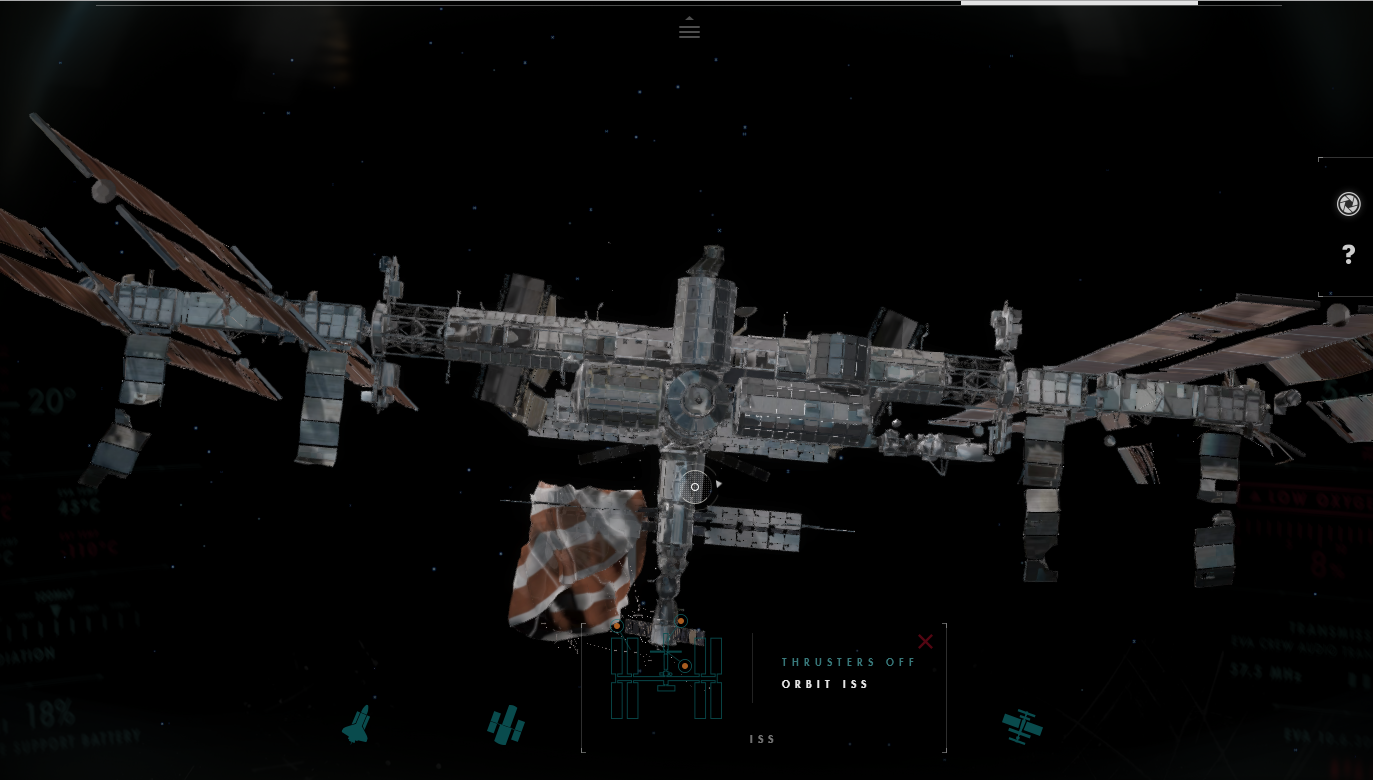The image size is (1373, 780).
Task: Activate the Orbit ISS option
Action: click(825, 685)
